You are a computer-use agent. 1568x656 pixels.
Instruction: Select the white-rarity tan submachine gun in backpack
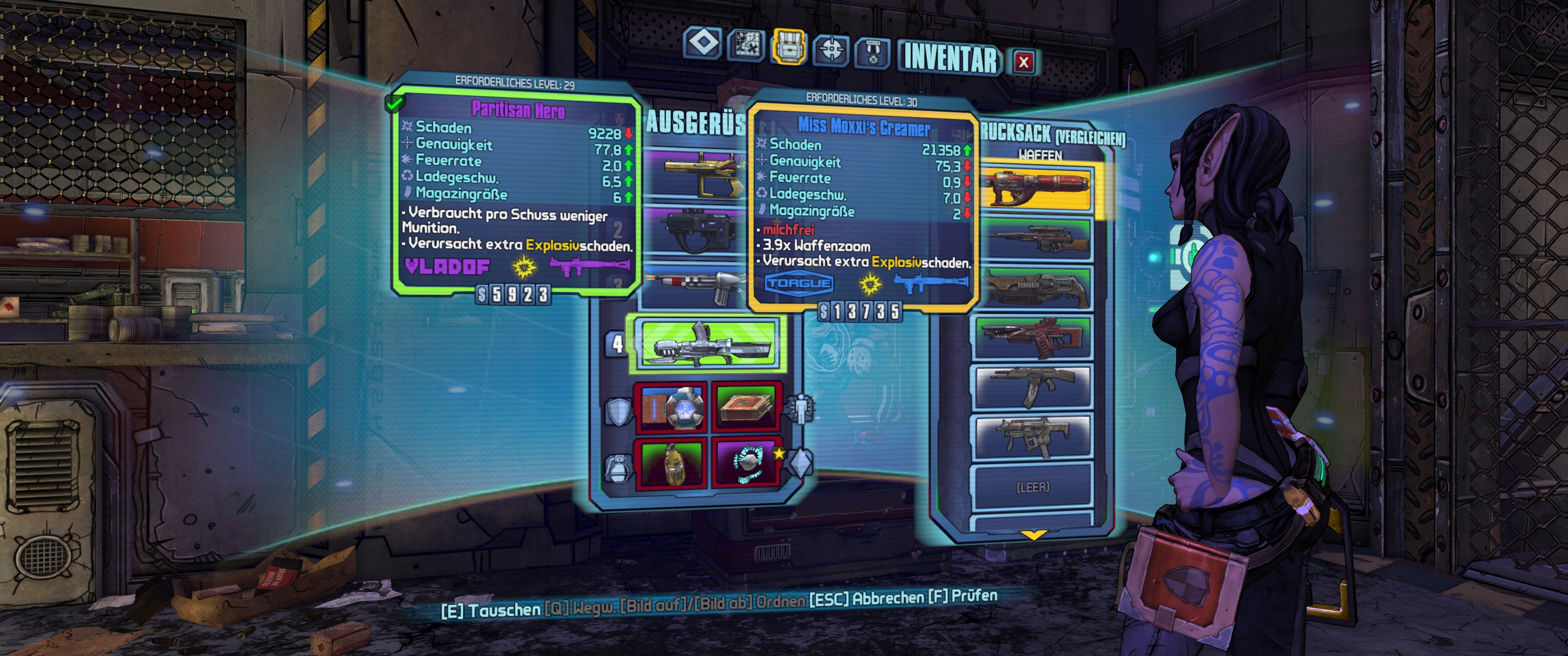(x=1033, y=436)
